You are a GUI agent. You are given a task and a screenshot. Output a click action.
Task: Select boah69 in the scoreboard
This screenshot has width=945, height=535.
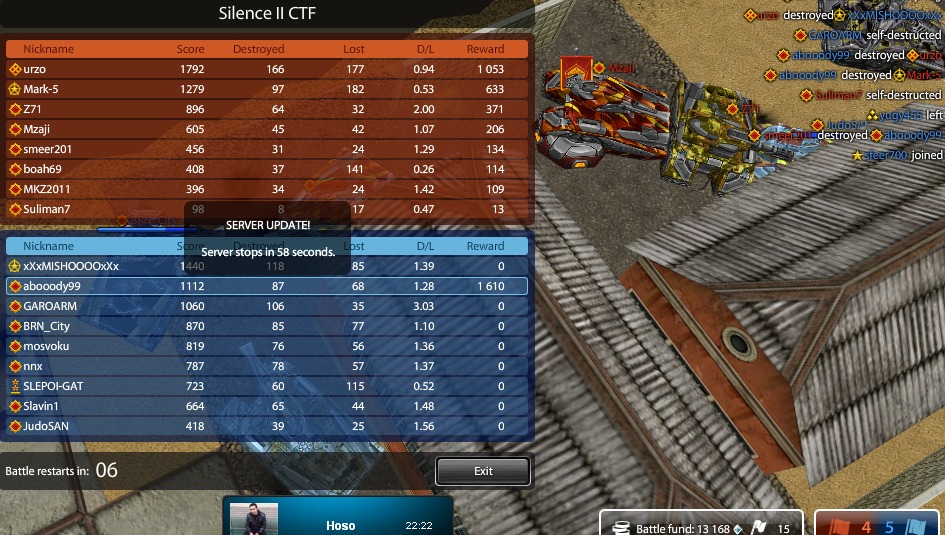267,169
